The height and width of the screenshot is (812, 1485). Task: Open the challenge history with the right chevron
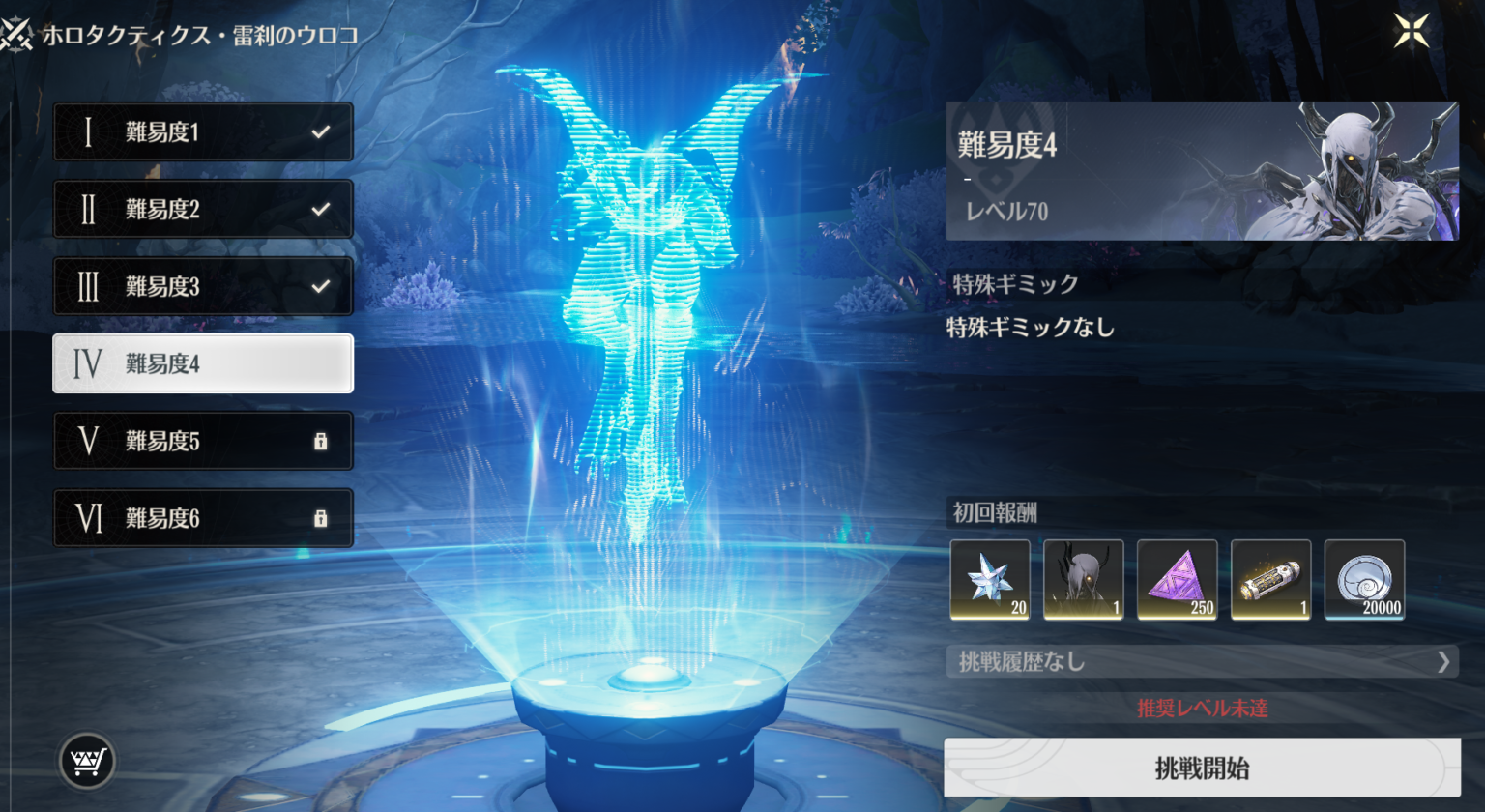[x=1444, y=661]
